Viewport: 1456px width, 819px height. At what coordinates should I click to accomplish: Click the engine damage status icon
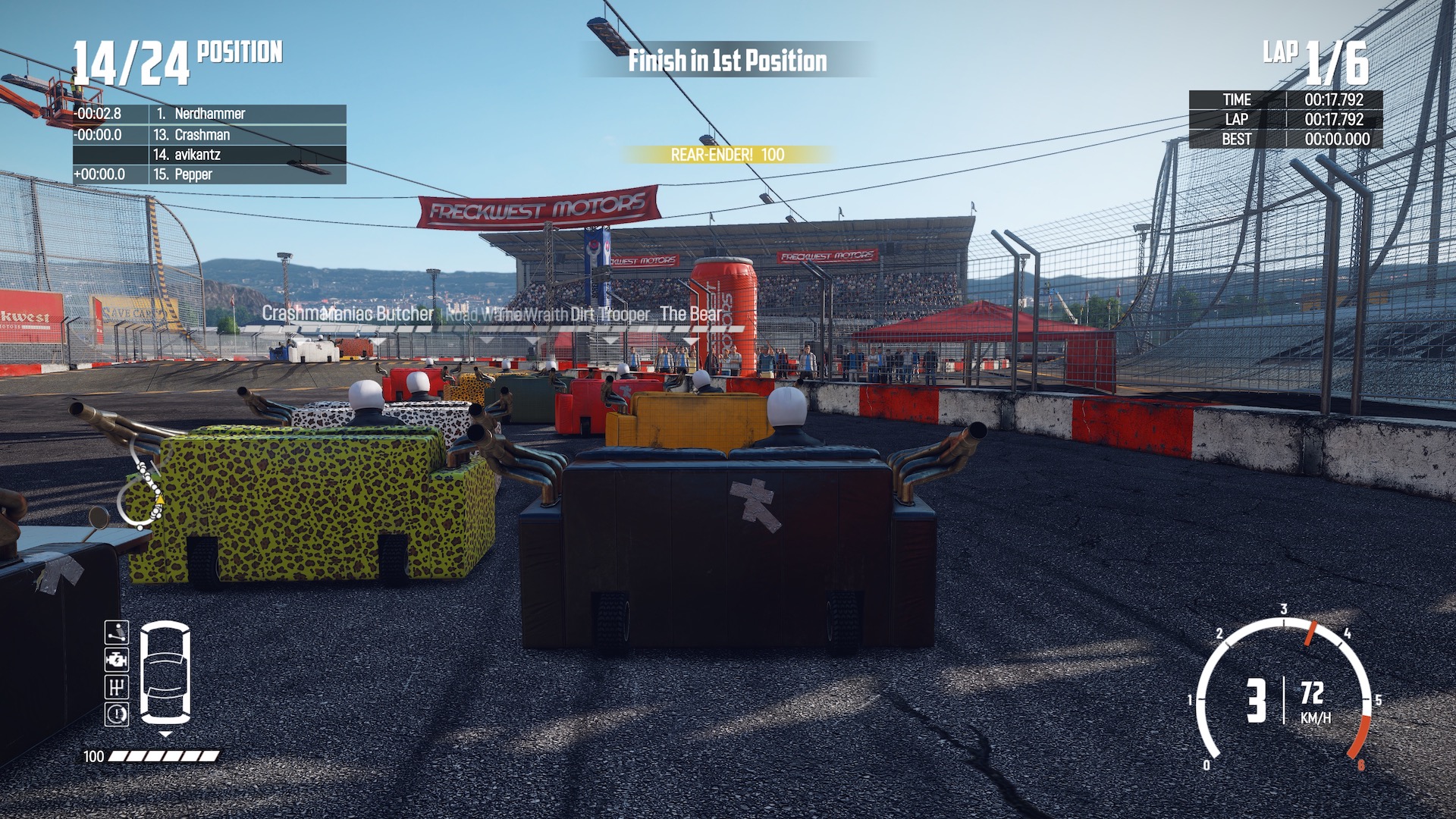click(116, 660)
